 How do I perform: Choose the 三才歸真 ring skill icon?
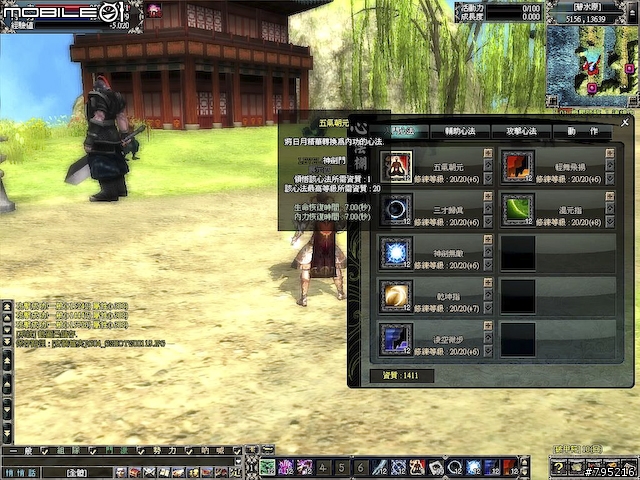(x=397, y=209)
